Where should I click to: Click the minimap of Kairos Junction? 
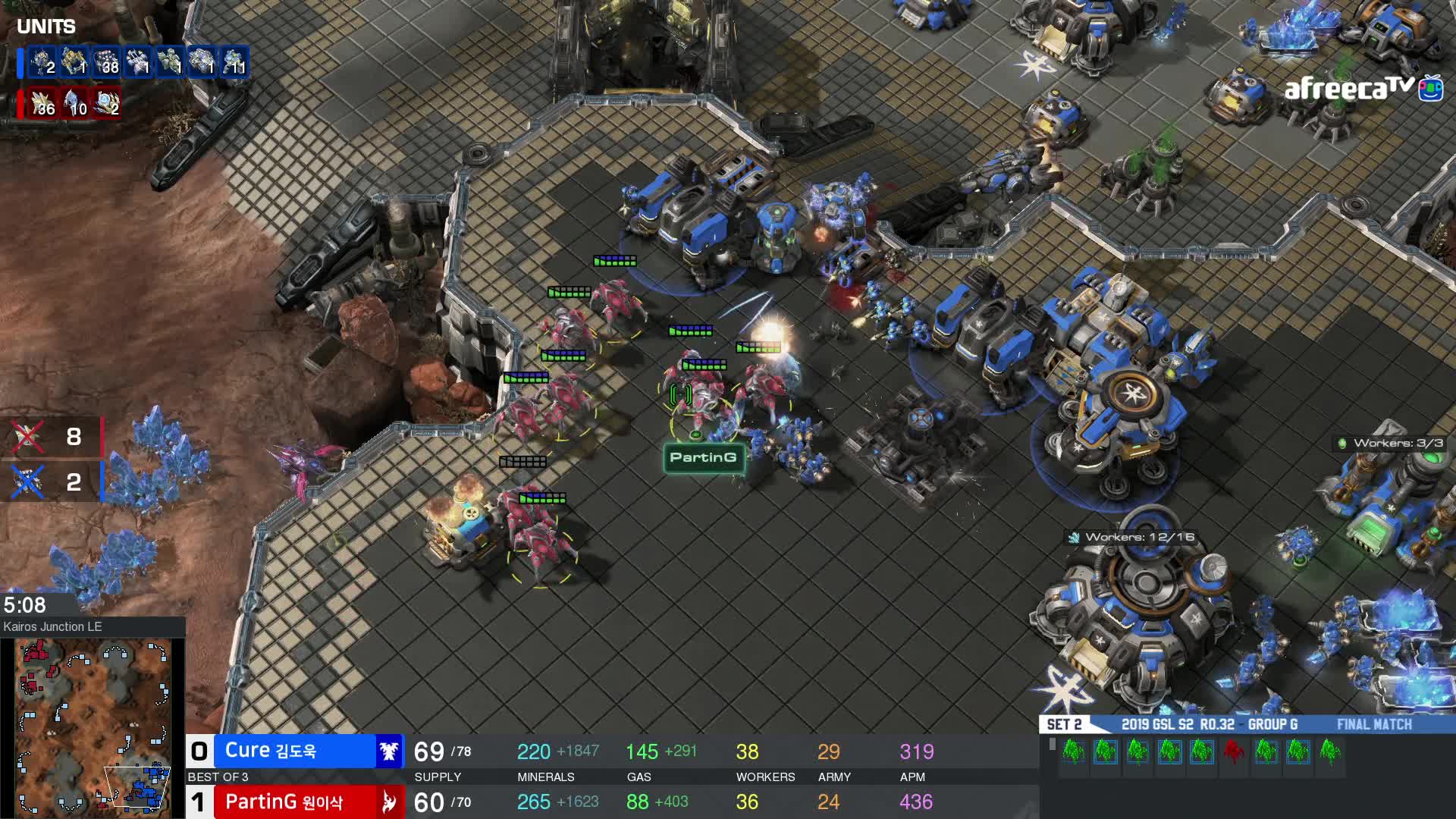[93, 726]
